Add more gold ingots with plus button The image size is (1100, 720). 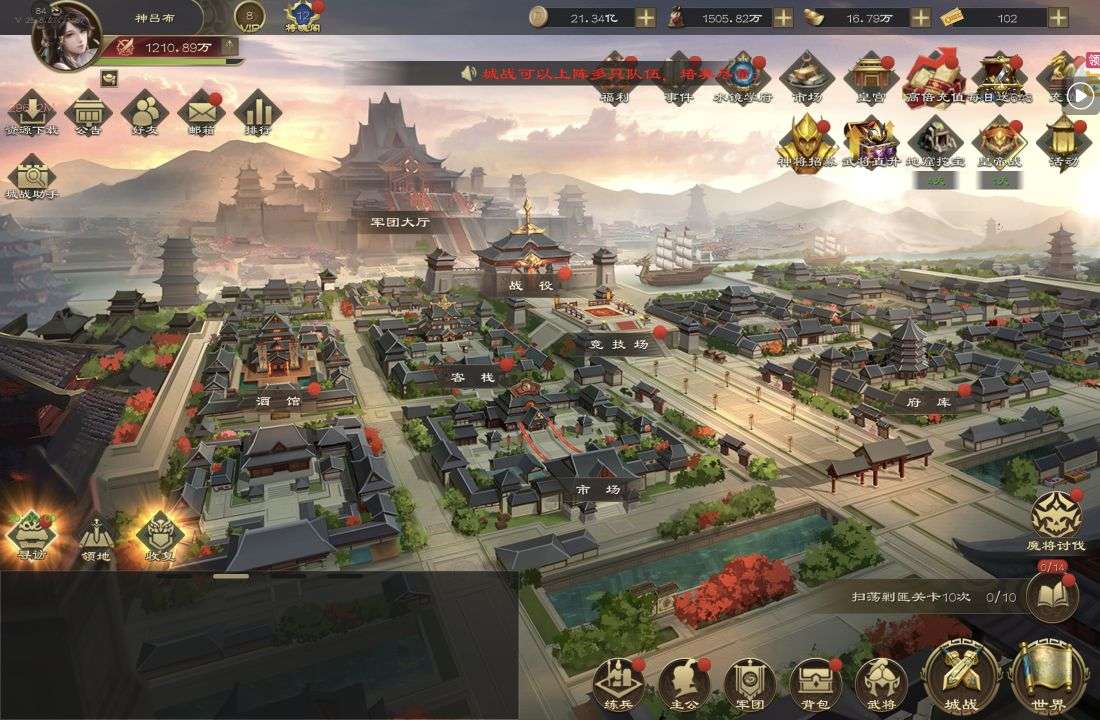click(x=919, y=18)
